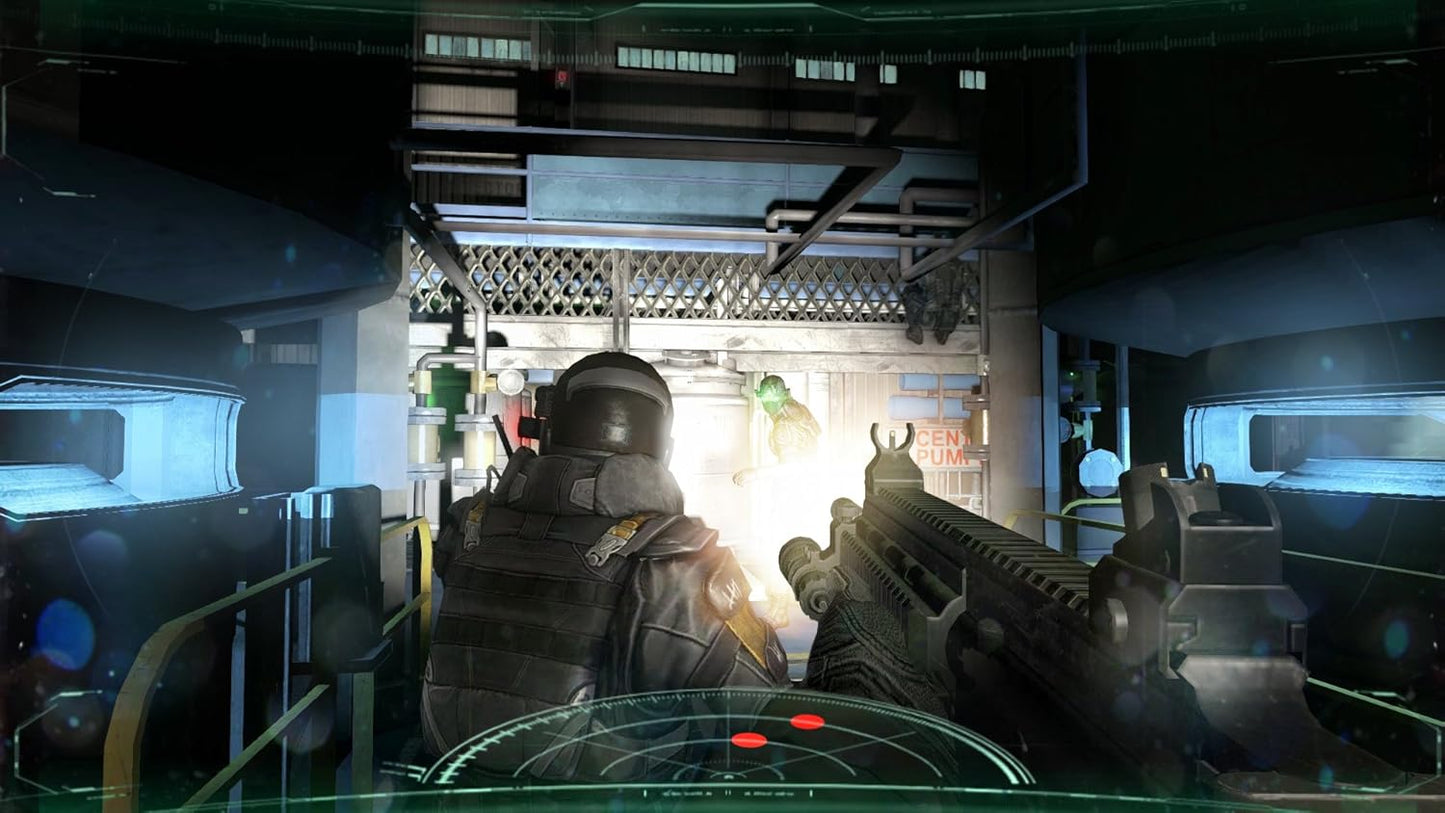Click the center point of the radar display

(x=730, y=775)
